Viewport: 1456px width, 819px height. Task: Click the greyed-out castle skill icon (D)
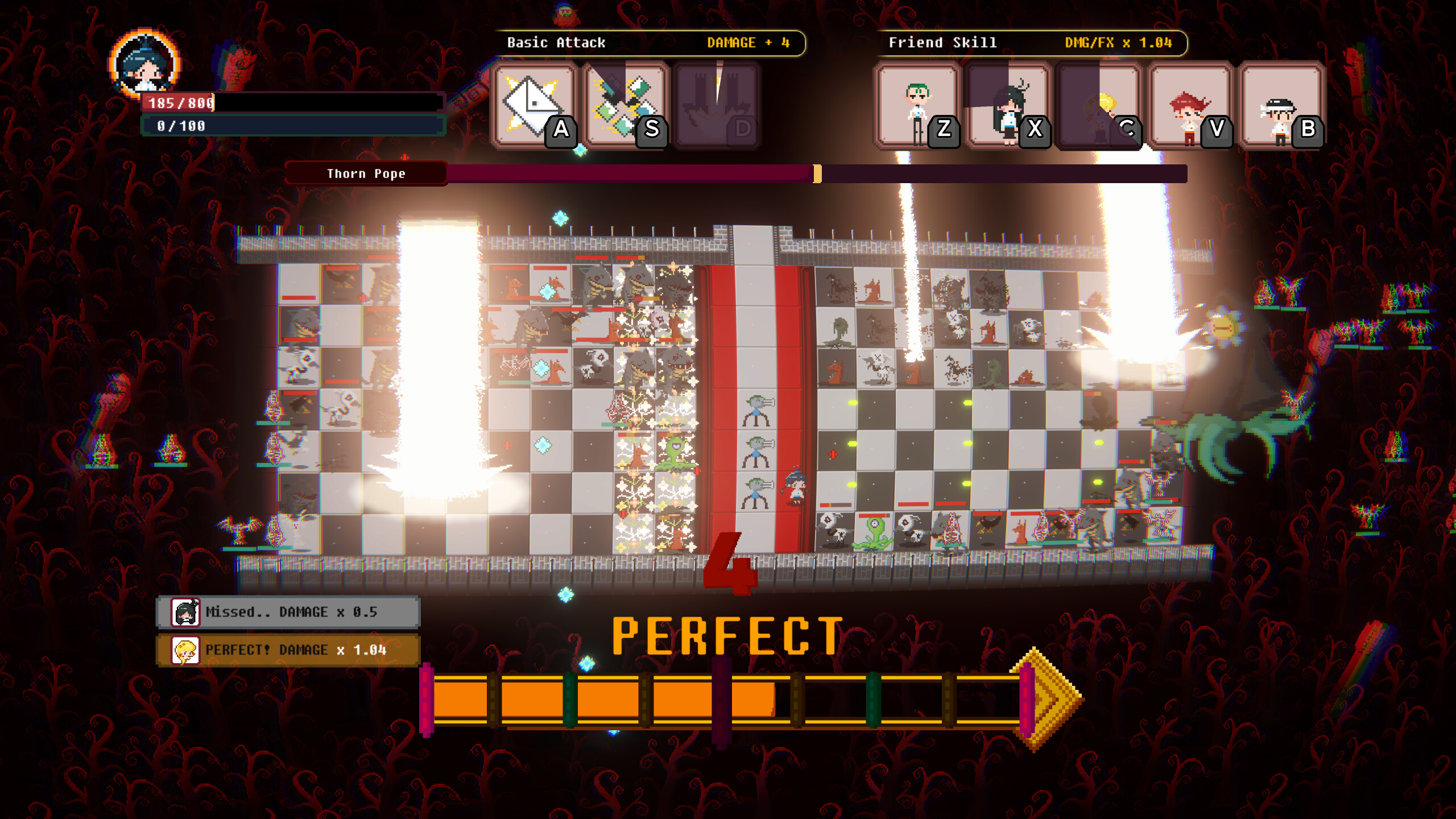[717, 105]
